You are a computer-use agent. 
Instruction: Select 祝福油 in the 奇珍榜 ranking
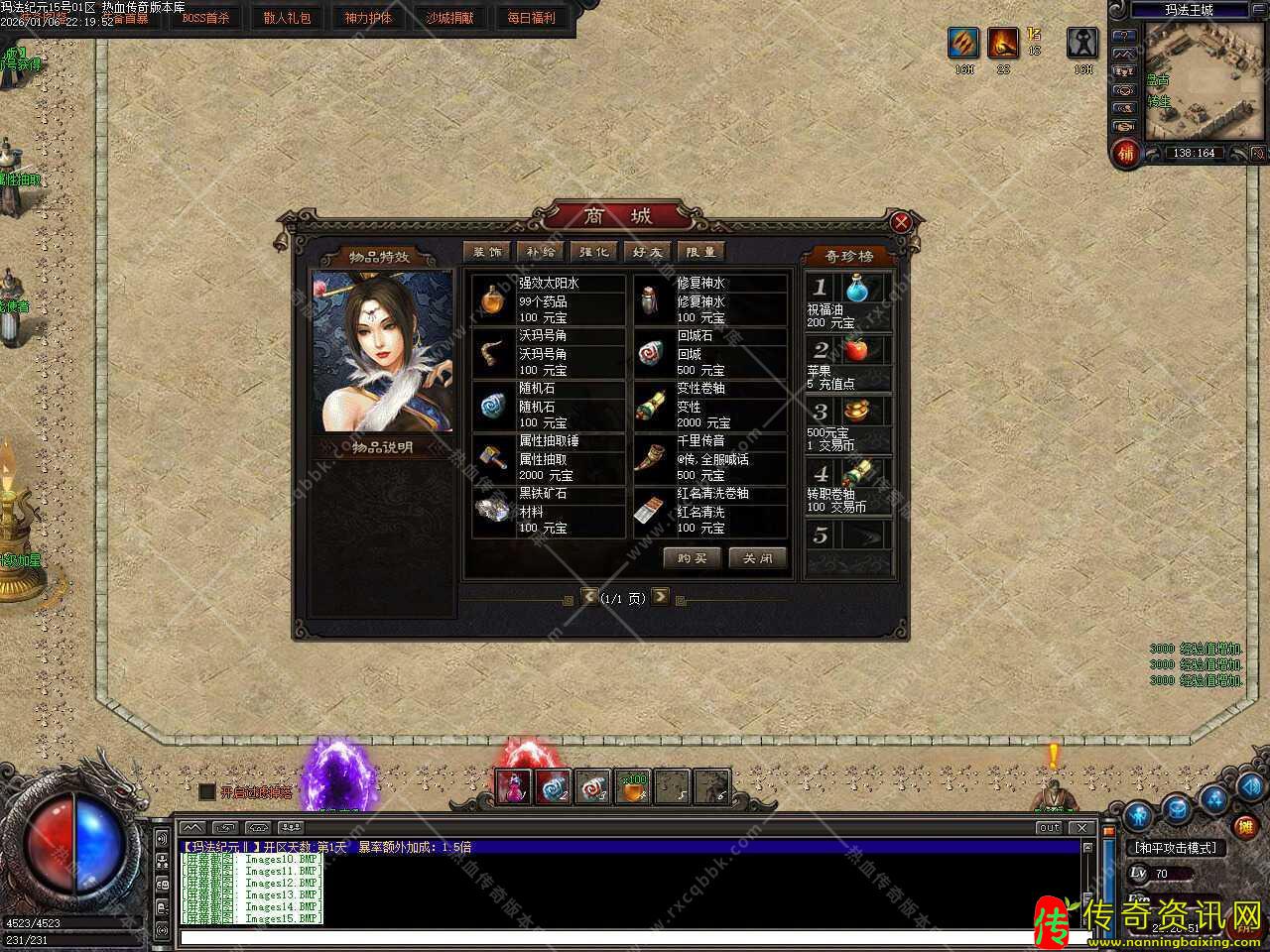(848, 301)
